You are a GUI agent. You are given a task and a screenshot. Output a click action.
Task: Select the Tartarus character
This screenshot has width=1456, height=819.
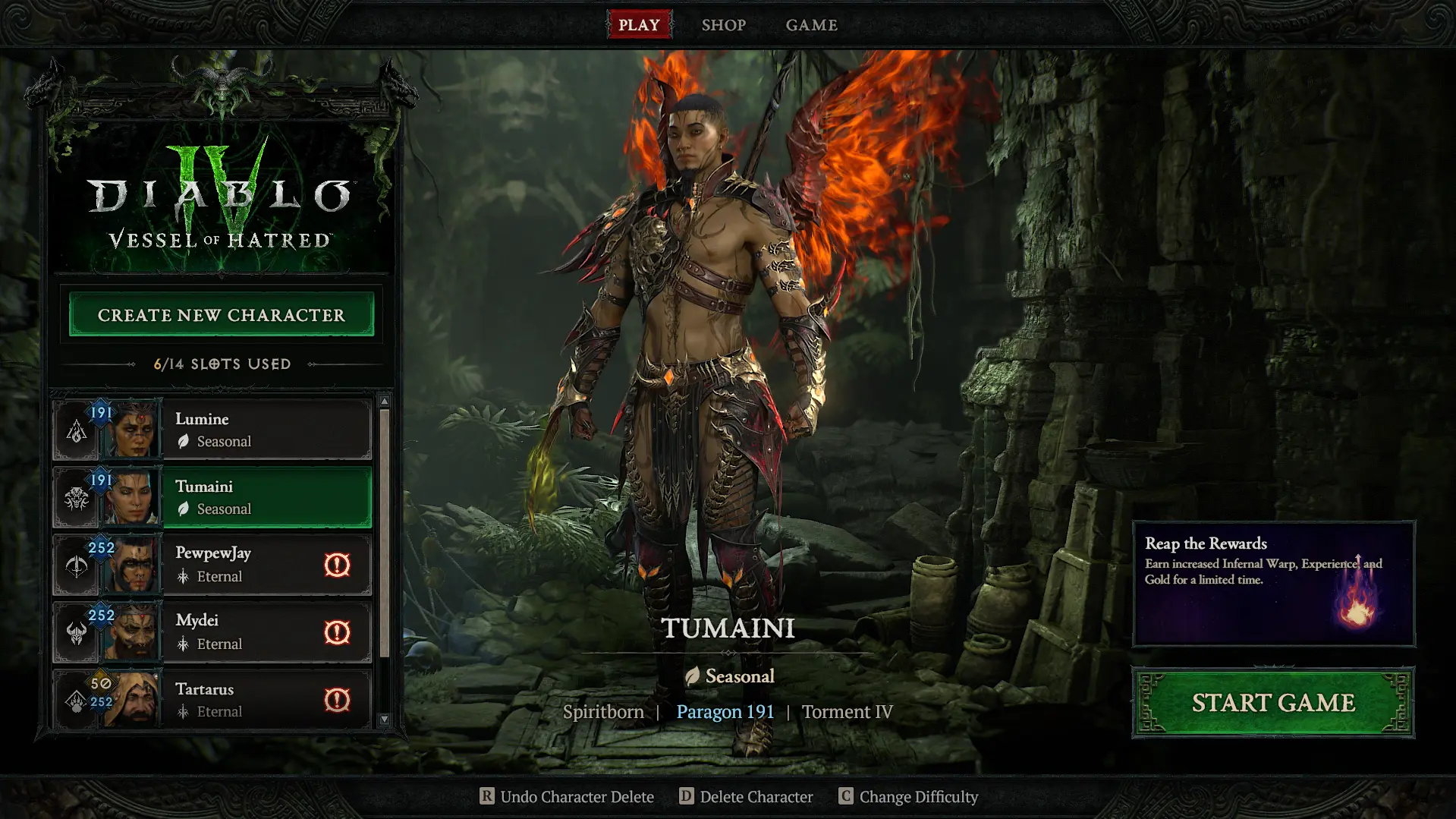pyautogui.click(x=243, y=699)
